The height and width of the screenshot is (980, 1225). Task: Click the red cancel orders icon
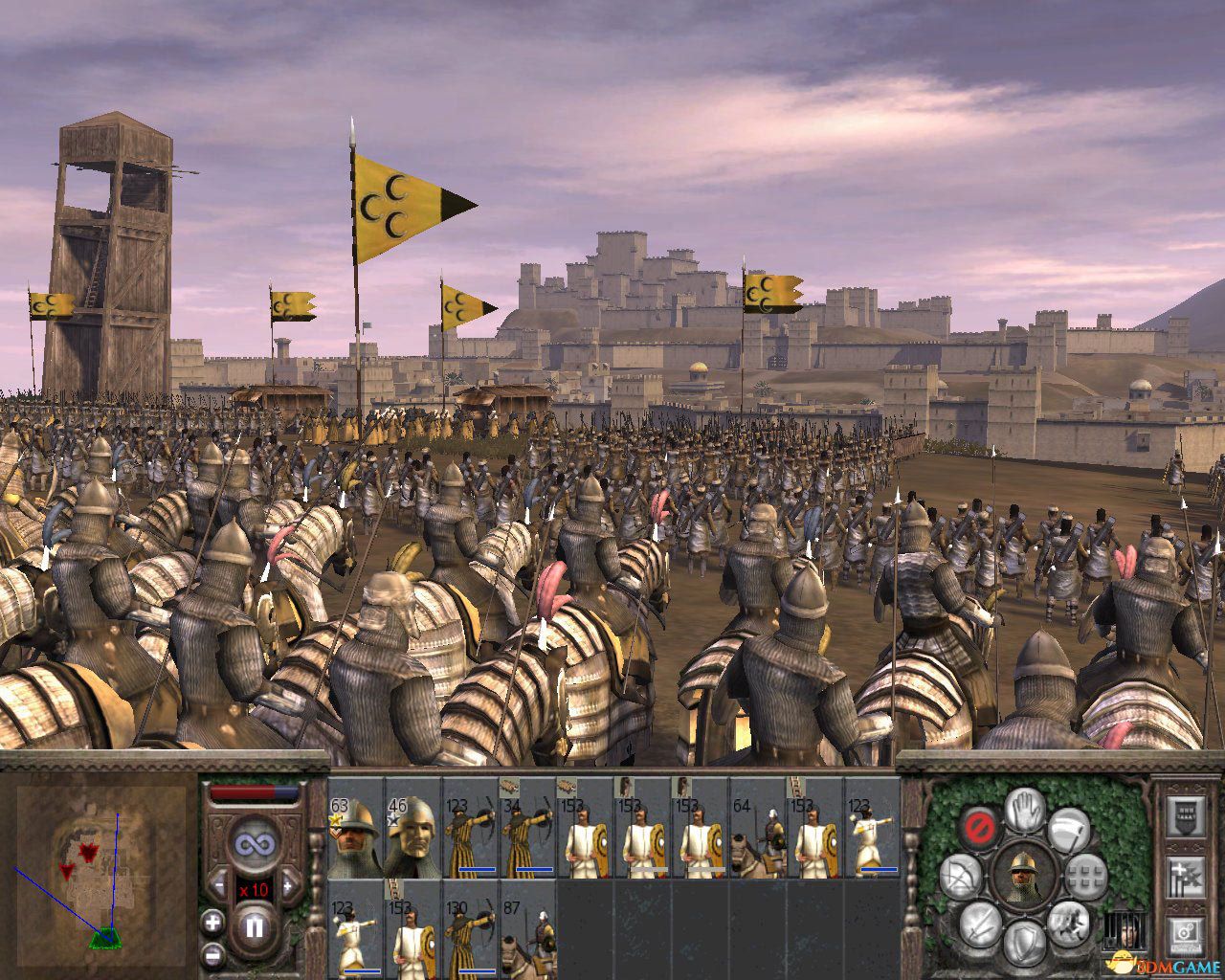tap(979, 828)
